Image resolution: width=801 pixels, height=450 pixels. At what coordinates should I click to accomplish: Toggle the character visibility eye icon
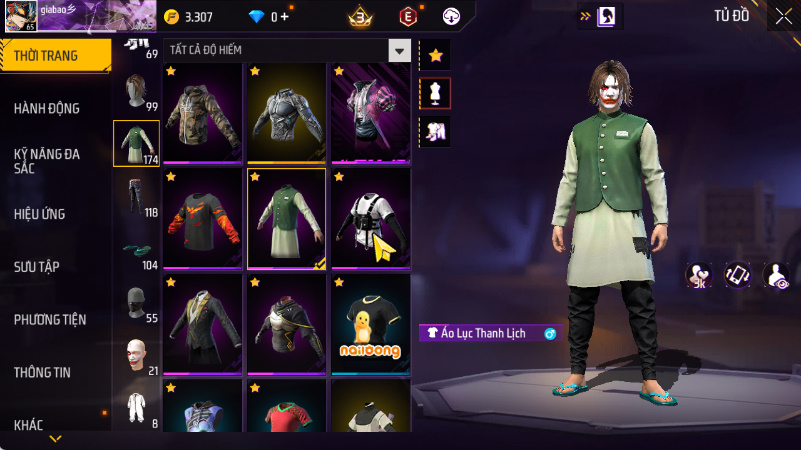tap(775, 275)
